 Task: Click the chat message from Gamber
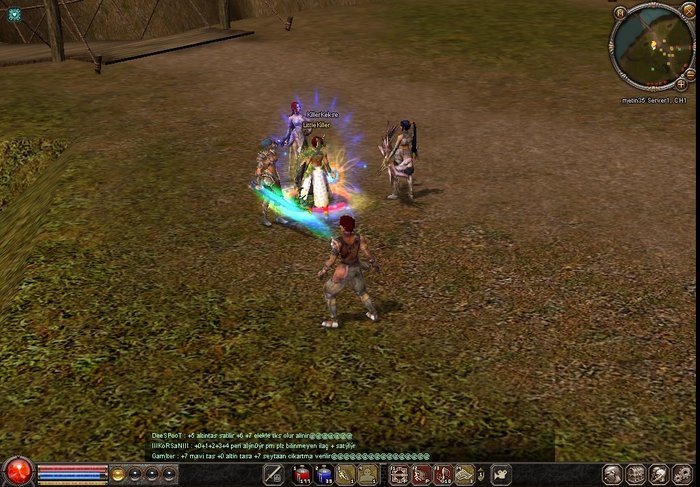click(250, 455)
